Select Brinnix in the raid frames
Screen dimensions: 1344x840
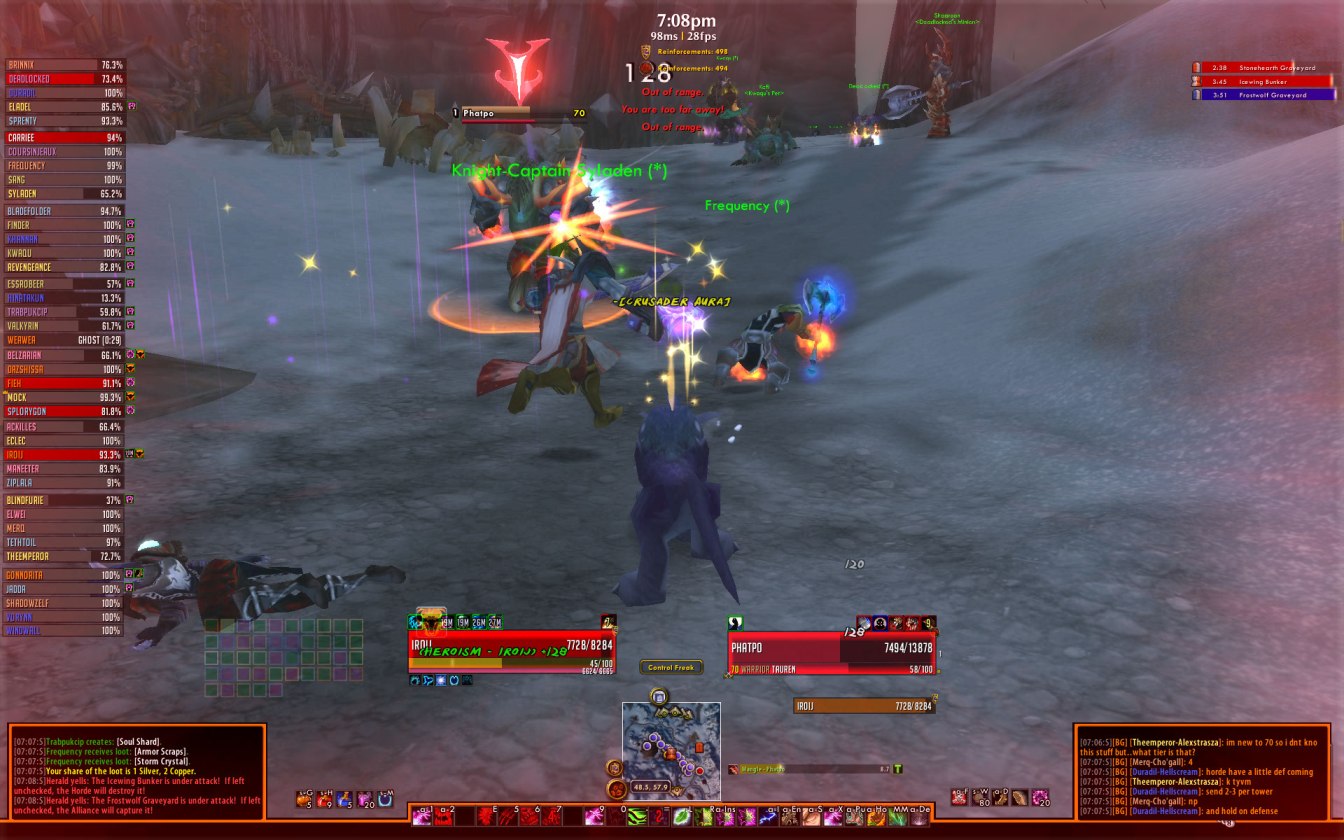tap(65, 65)
